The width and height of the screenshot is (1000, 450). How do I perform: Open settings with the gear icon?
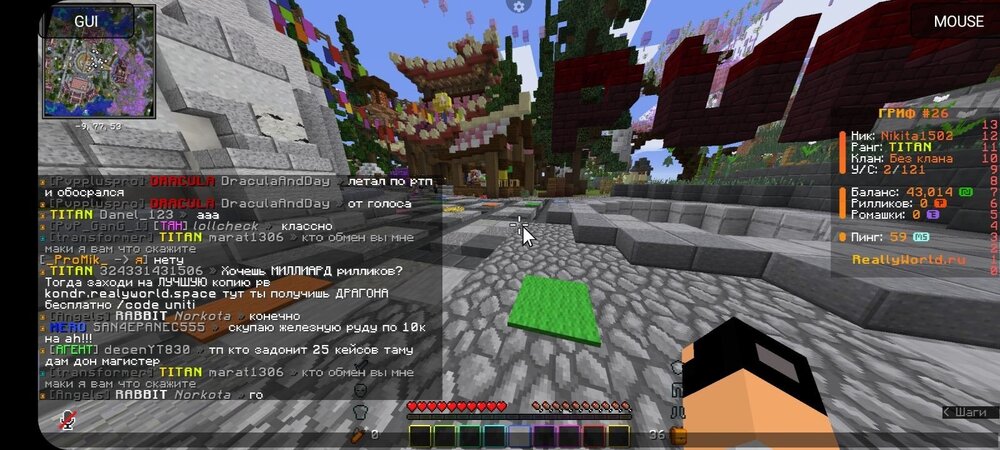[x=518, y=7]
